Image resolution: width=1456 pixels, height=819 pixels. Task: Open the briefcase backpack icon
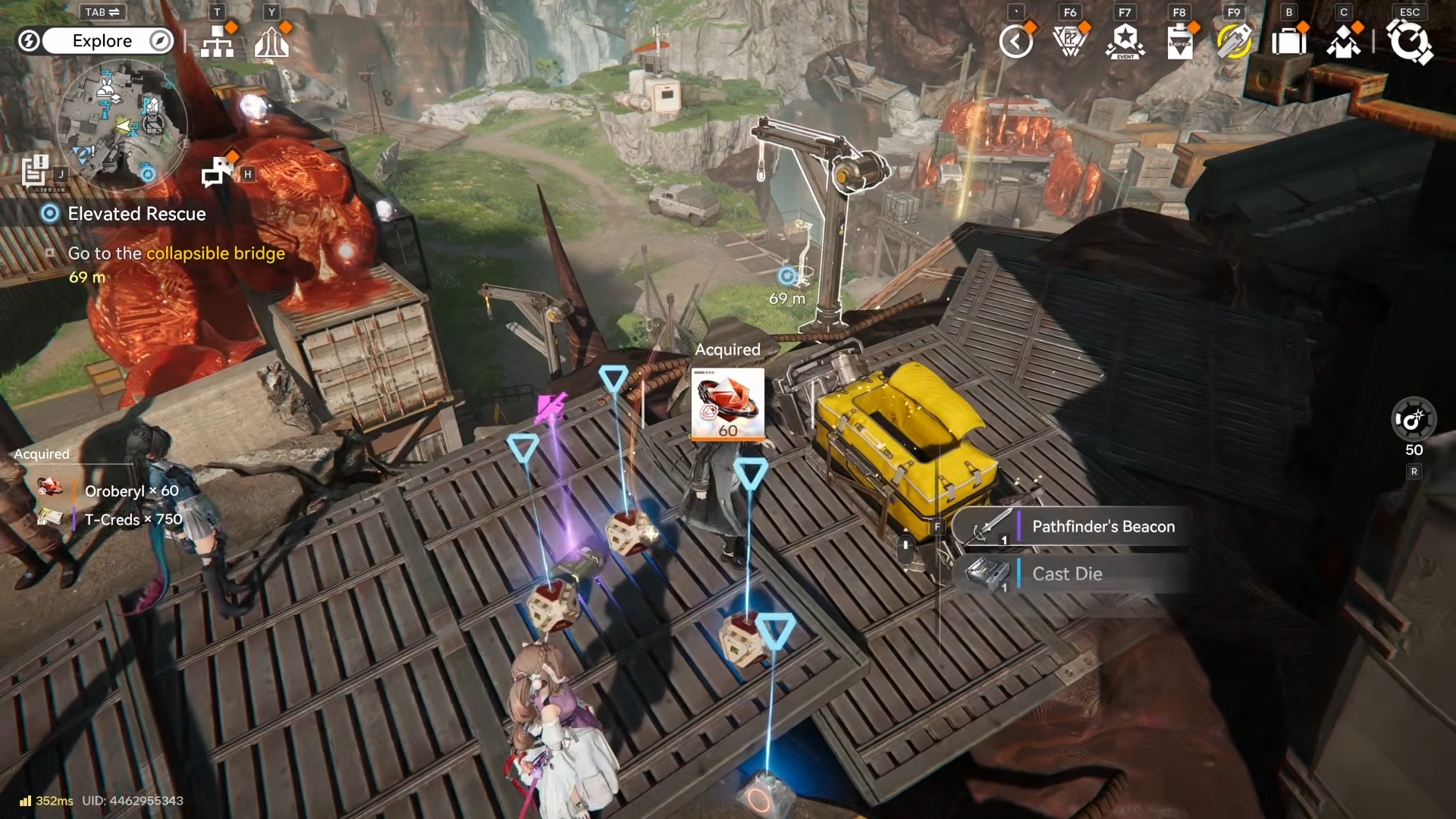1288,42
